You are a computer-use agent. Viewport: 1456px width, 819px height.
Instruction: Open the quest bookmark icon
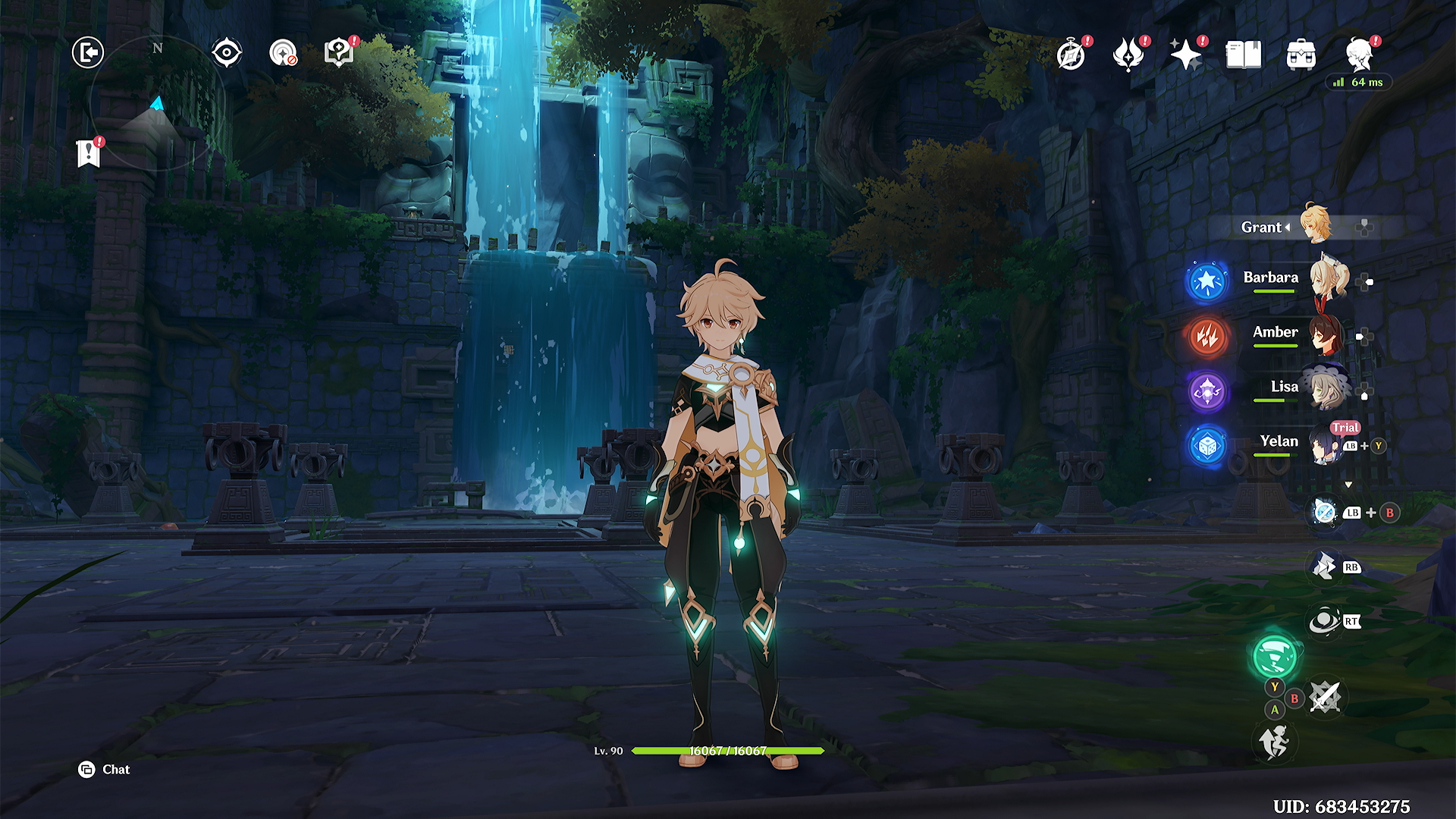point(89,153)
